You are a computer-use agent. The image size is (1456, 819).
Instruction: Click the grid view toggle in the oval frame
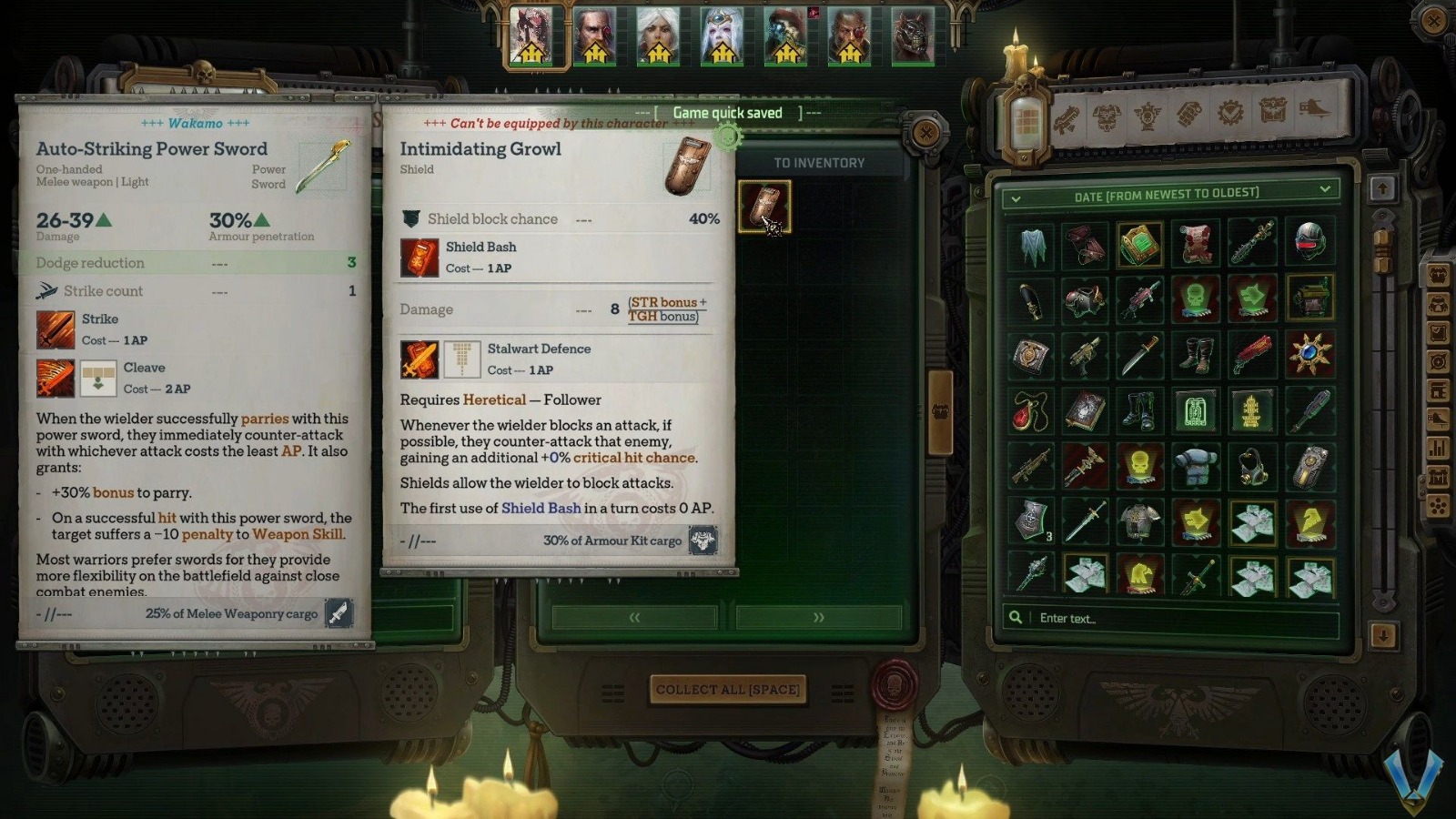click(1026, 118)
